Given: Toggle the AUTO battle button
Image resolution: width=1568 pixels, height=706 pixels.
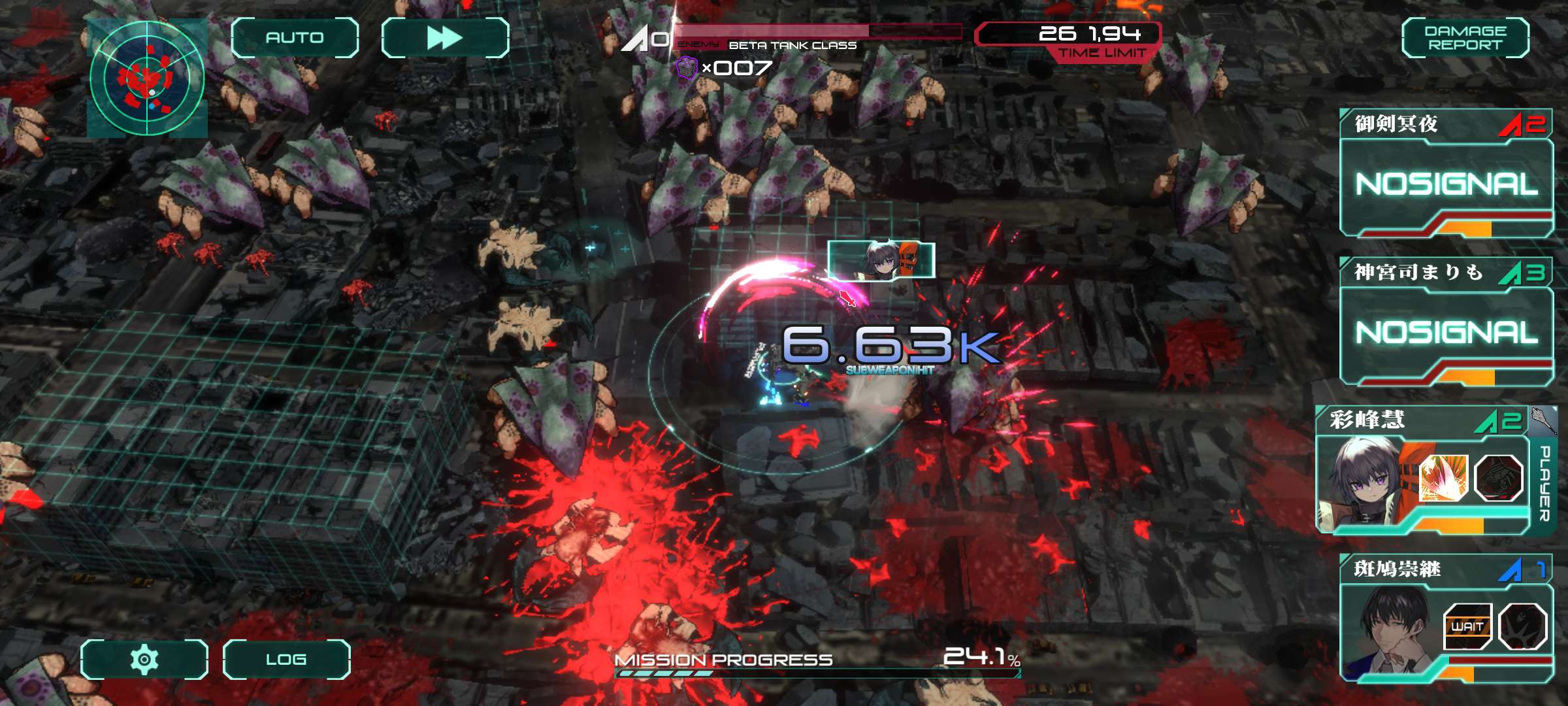Looking at the screenshot, I should 295,38.
